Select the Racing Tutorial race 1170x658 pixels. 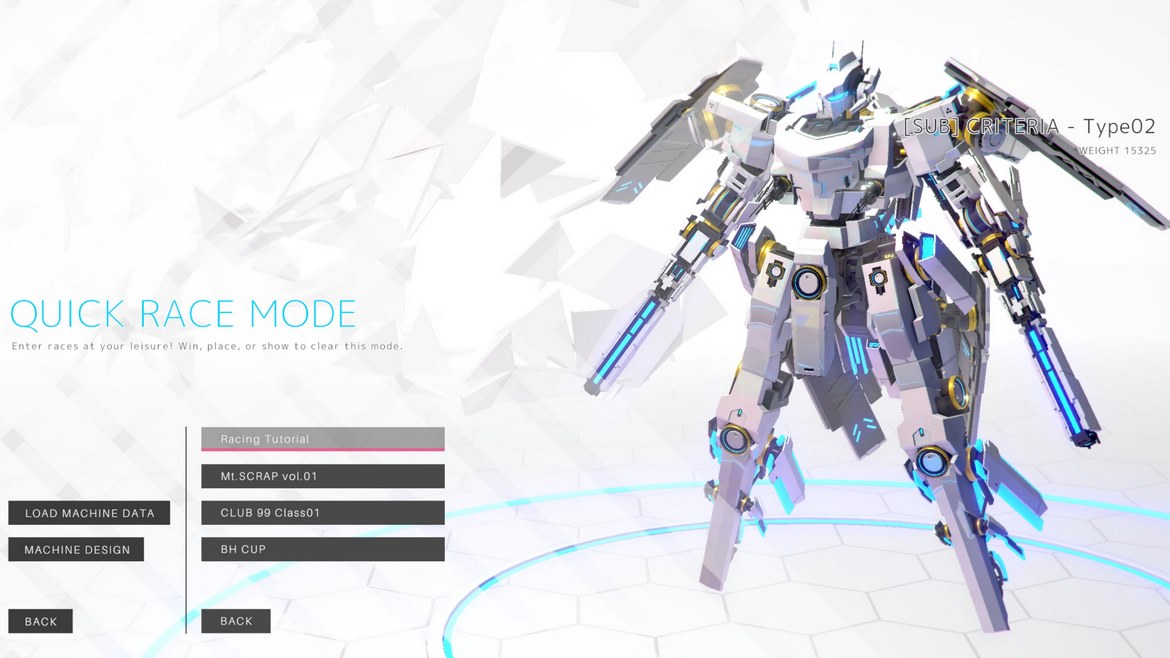[x=322, y=439]
